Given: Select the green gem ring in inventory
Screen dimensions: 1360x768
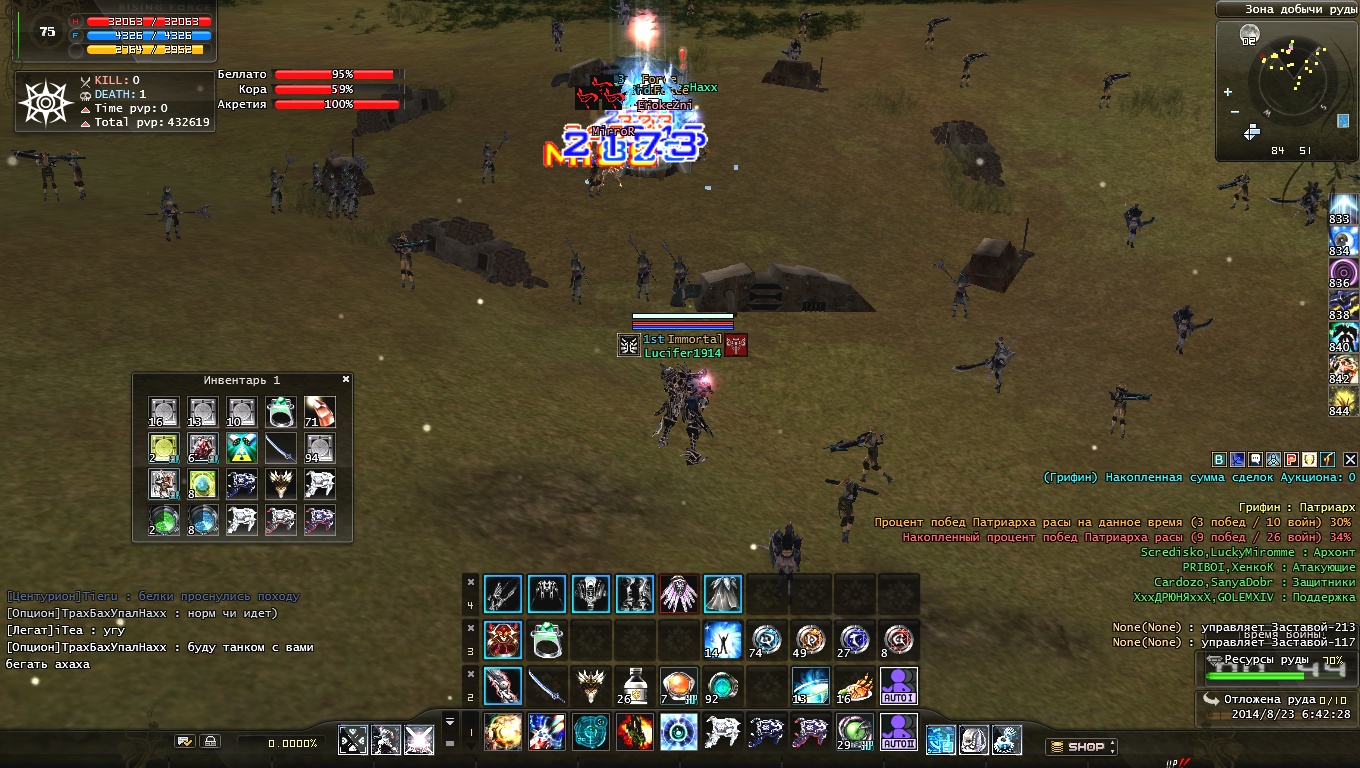Looking at the screenshot, I should click(x=281, y=412).
